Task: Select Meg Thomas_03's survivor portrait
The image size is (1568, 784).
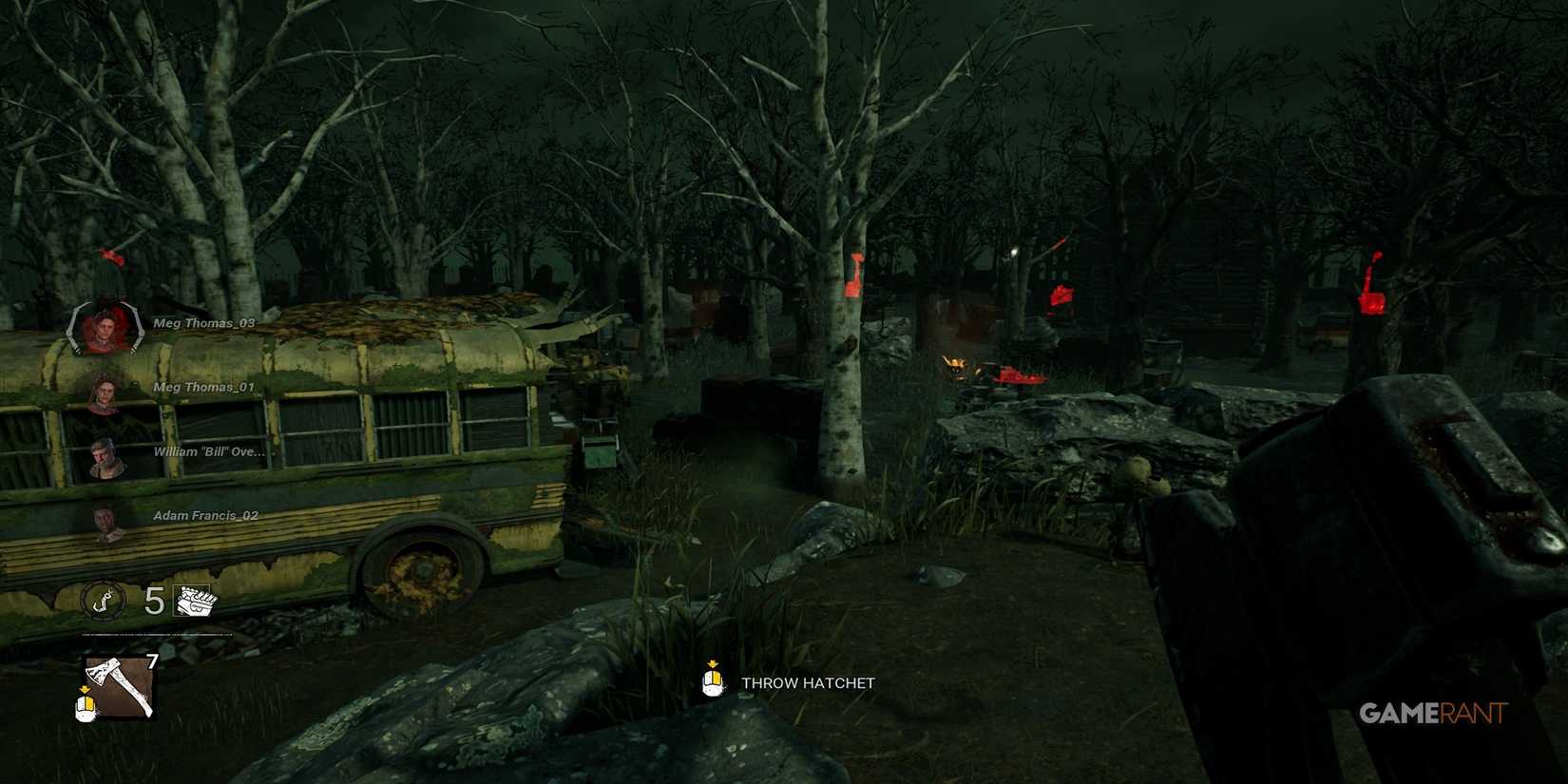Action: point(105,328)
